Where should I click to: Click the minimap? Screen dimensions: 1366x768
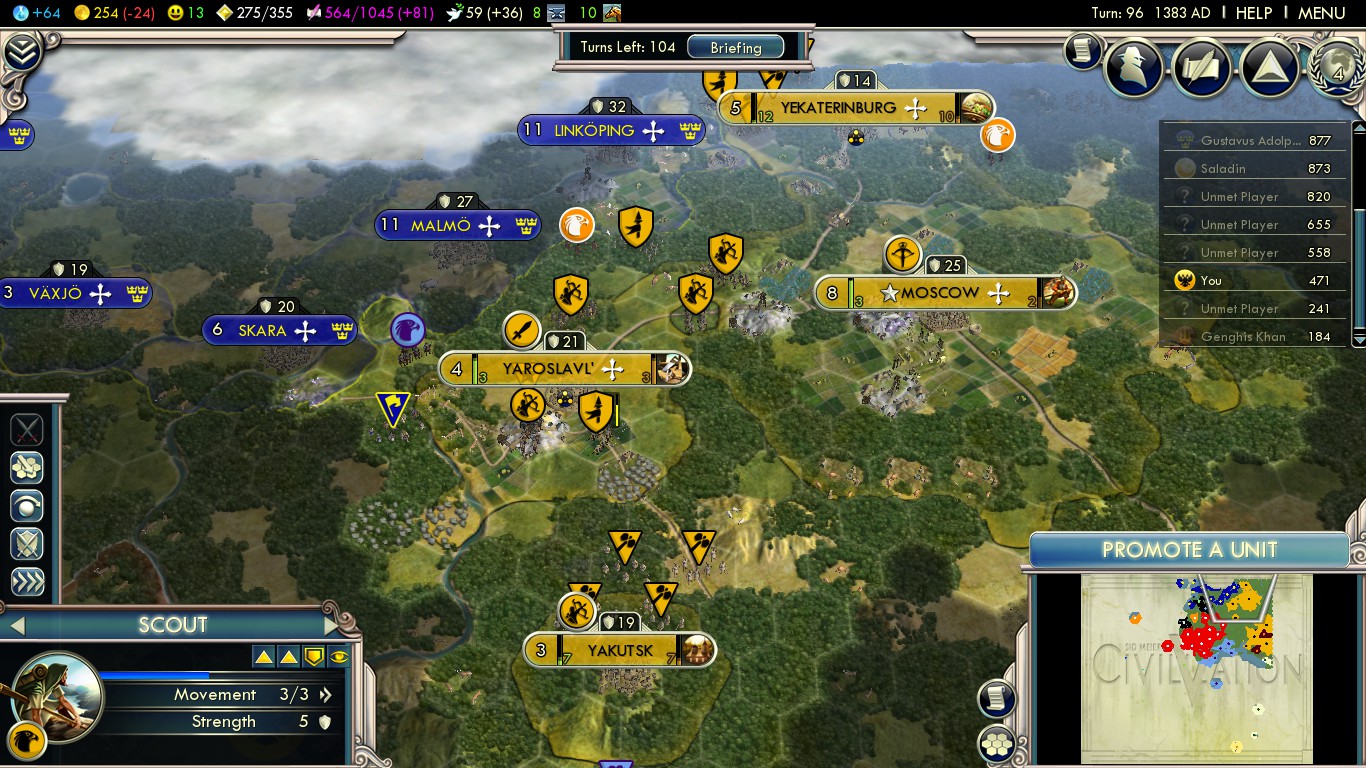pos(1196,667)
